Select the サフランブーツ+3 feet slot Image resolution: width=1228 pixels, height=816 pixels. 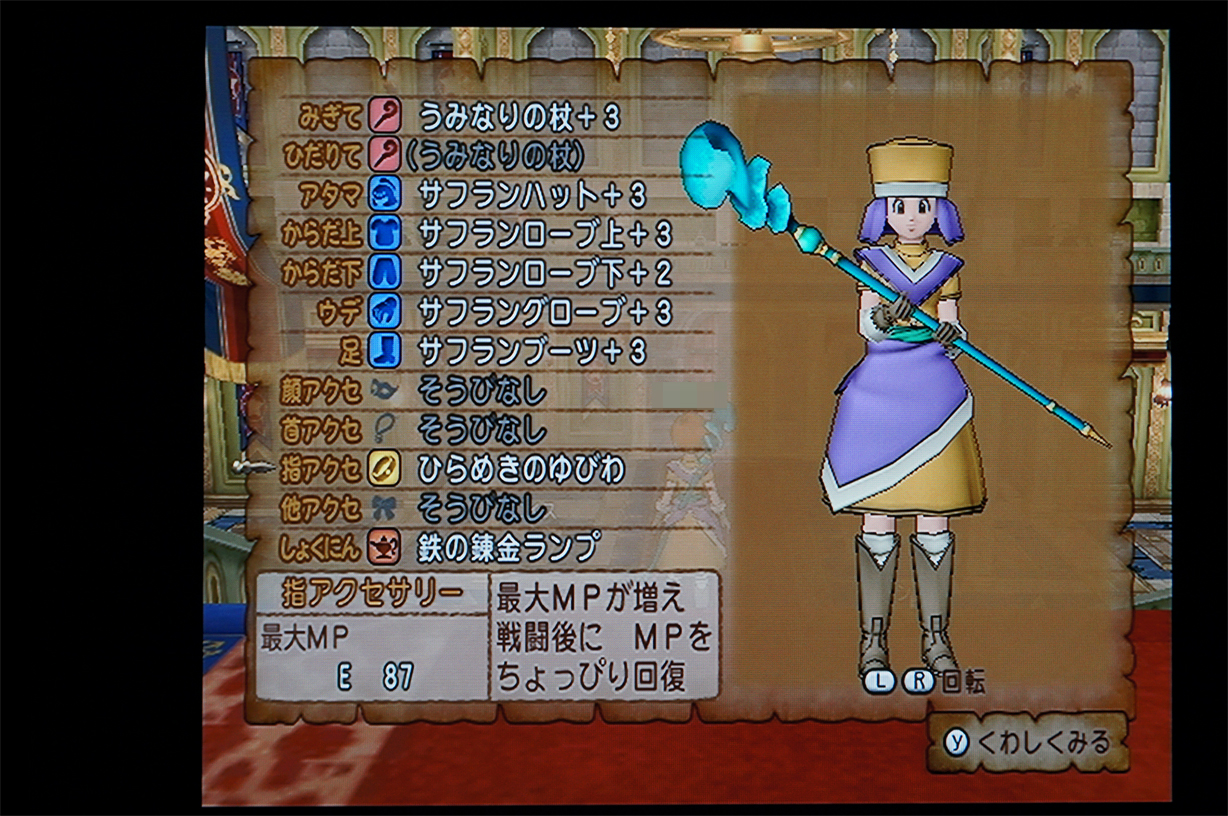coord(531,351)
